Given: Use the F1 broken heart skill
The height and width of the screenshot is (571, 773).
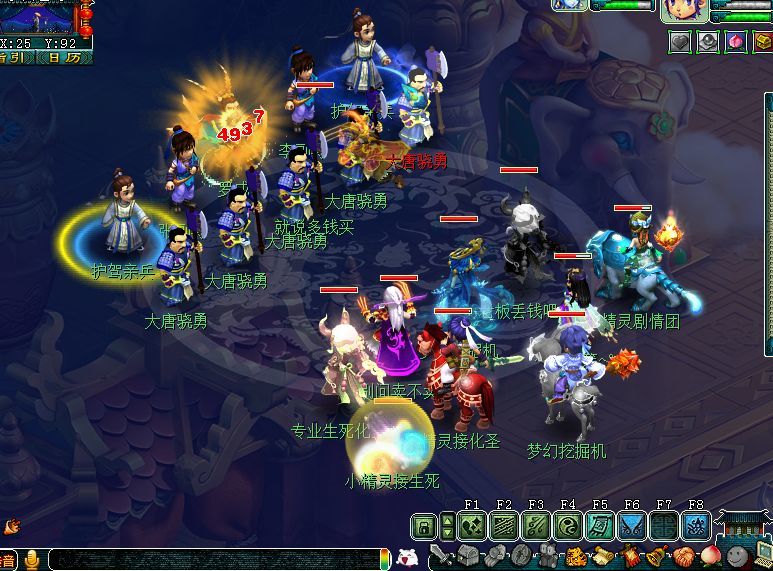Looking at the screenshot, I should click(472, 526).
